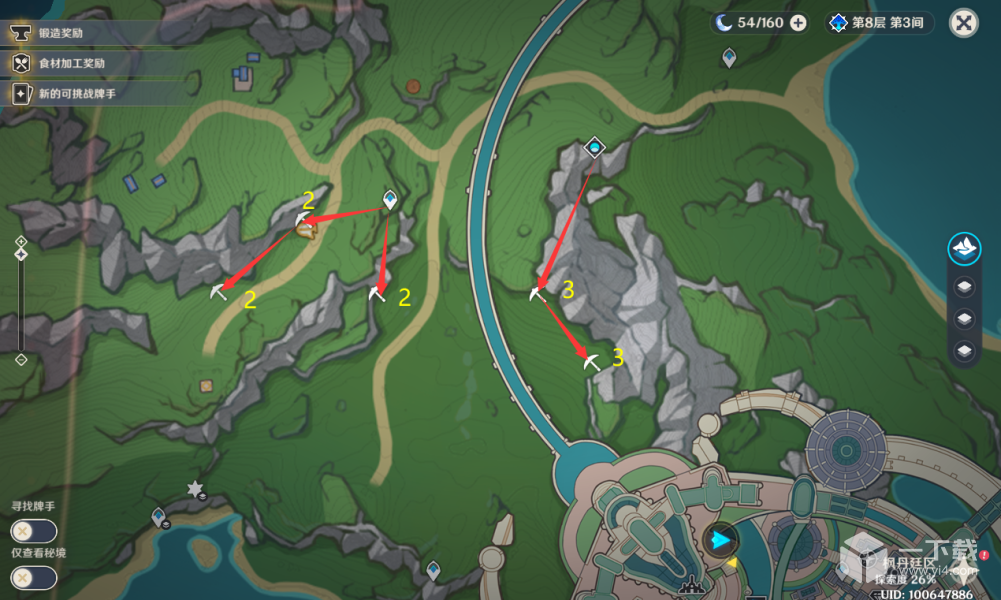Select the highlighted surface map layer button
This screenshot has width=1001, height=600.
click(964, 247)
